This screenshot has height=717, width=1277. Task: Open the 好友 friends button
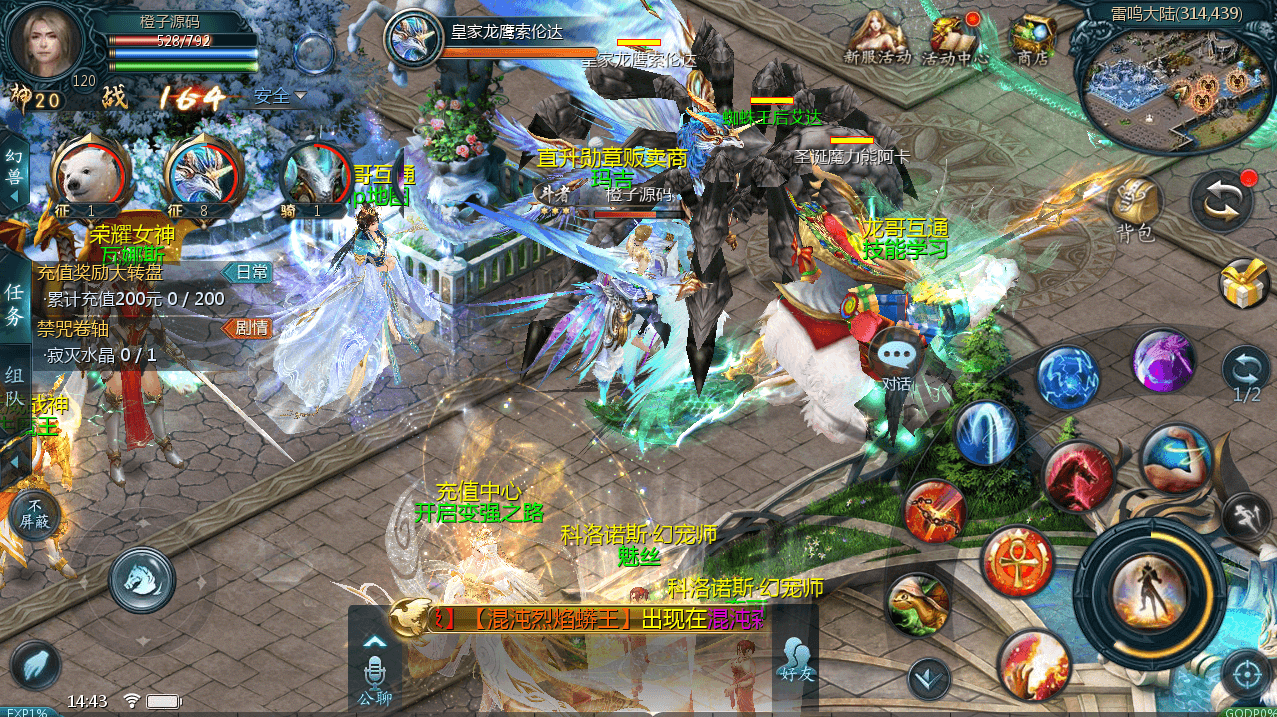(x=796, y=658)
